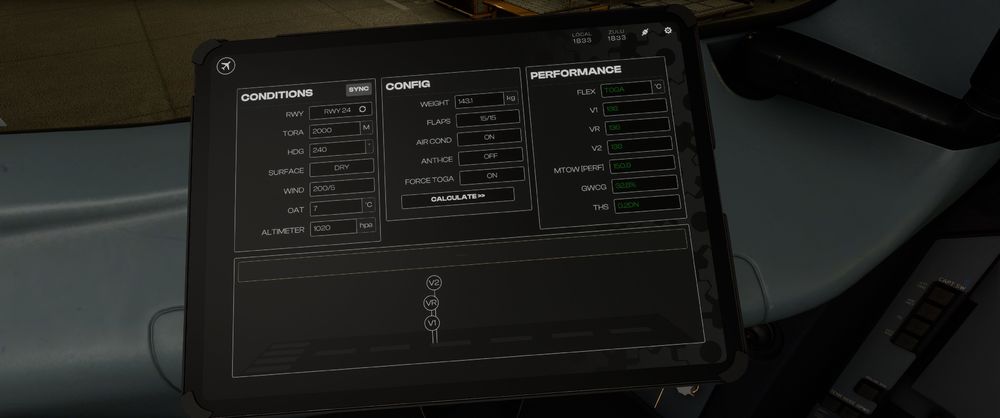Click the SYNC button in Conditions
This screenshot has width=1000, height=418.
pyautogui.click(x=358, y=89)
